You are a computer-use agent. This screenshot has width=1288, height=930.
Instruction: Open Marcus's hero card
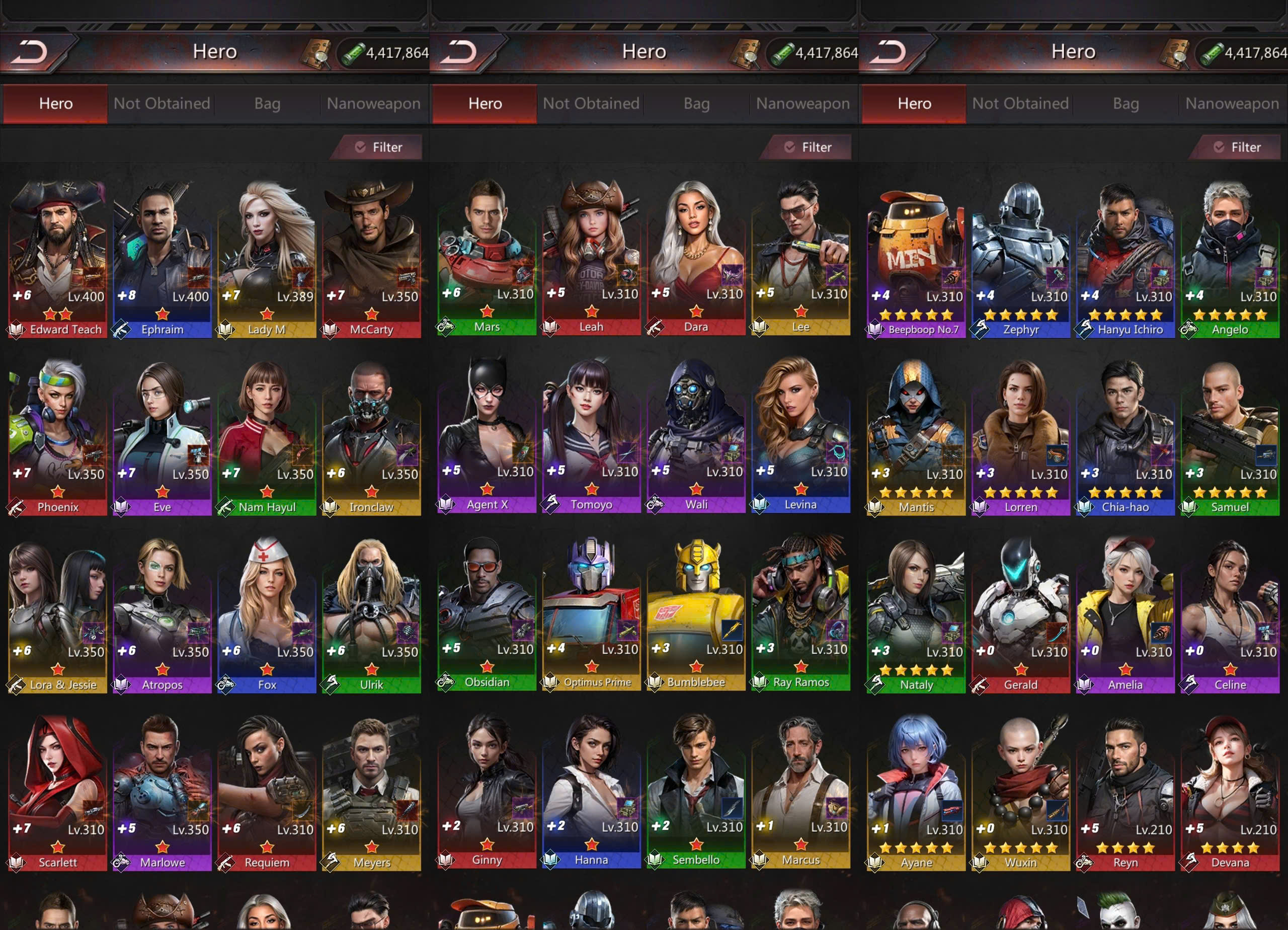[801, 790]
